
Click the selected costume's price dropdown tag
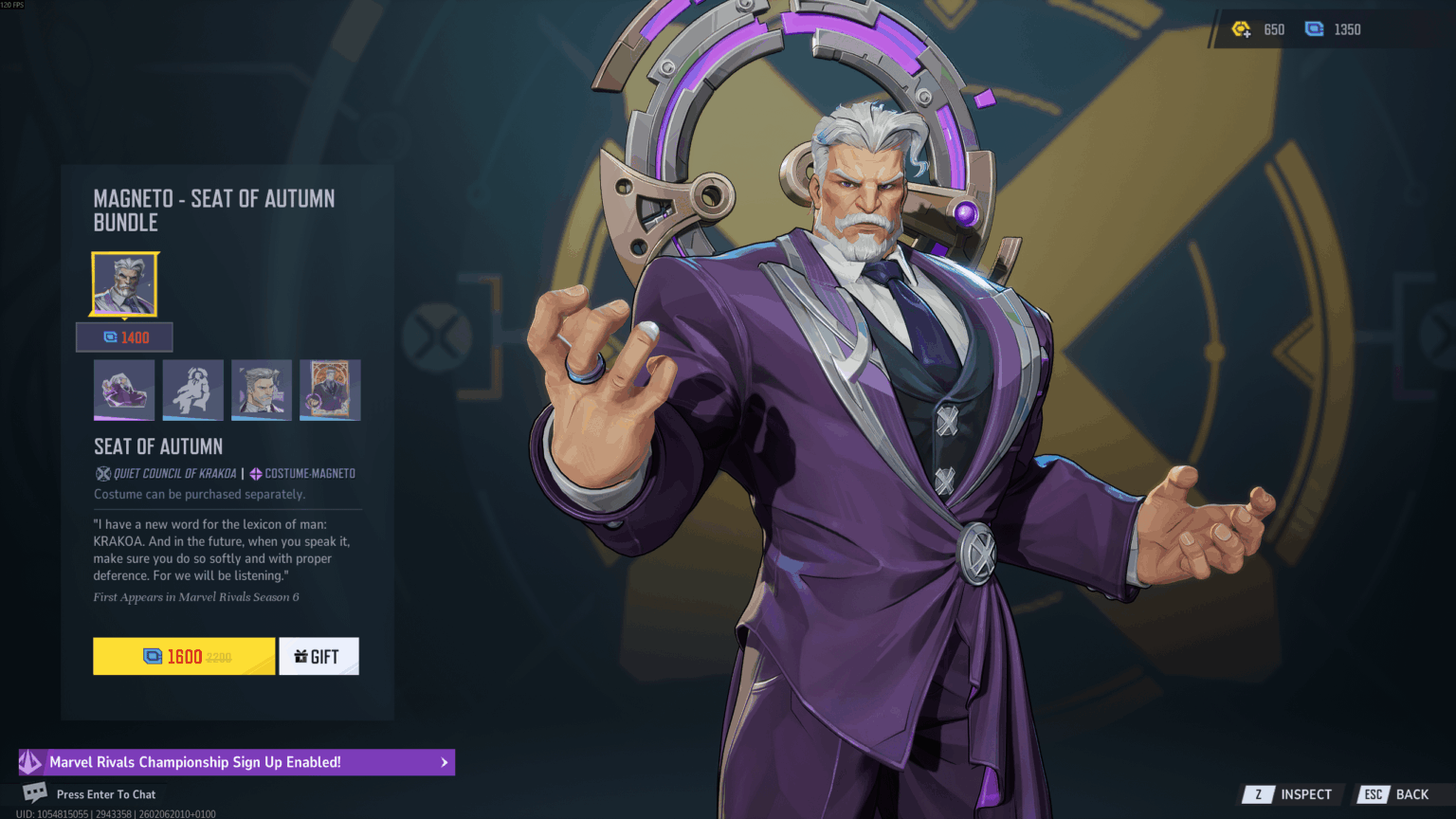[x=124, y=337]
